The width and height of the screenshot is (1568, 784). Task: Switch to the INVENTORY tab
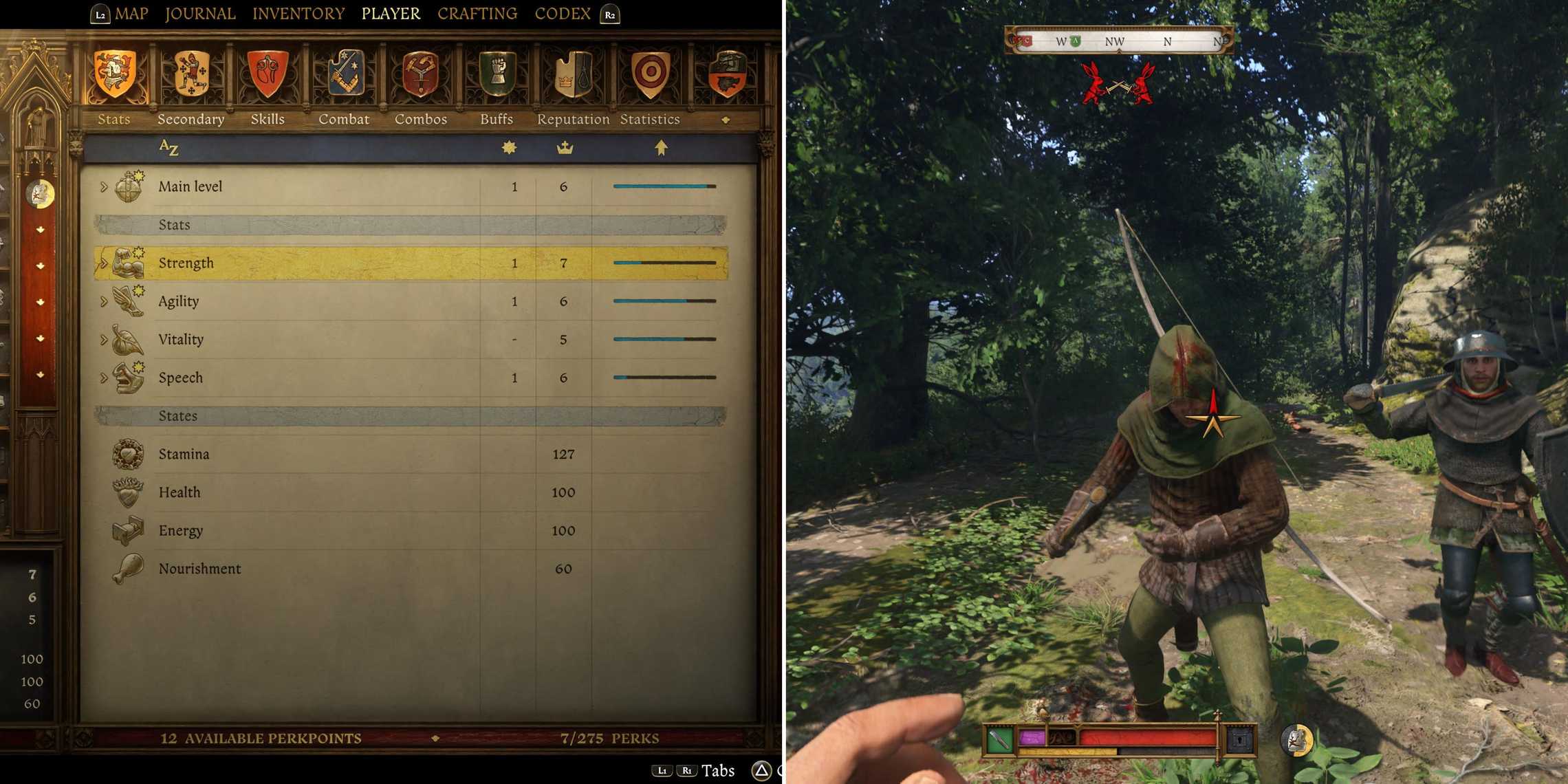298,13
